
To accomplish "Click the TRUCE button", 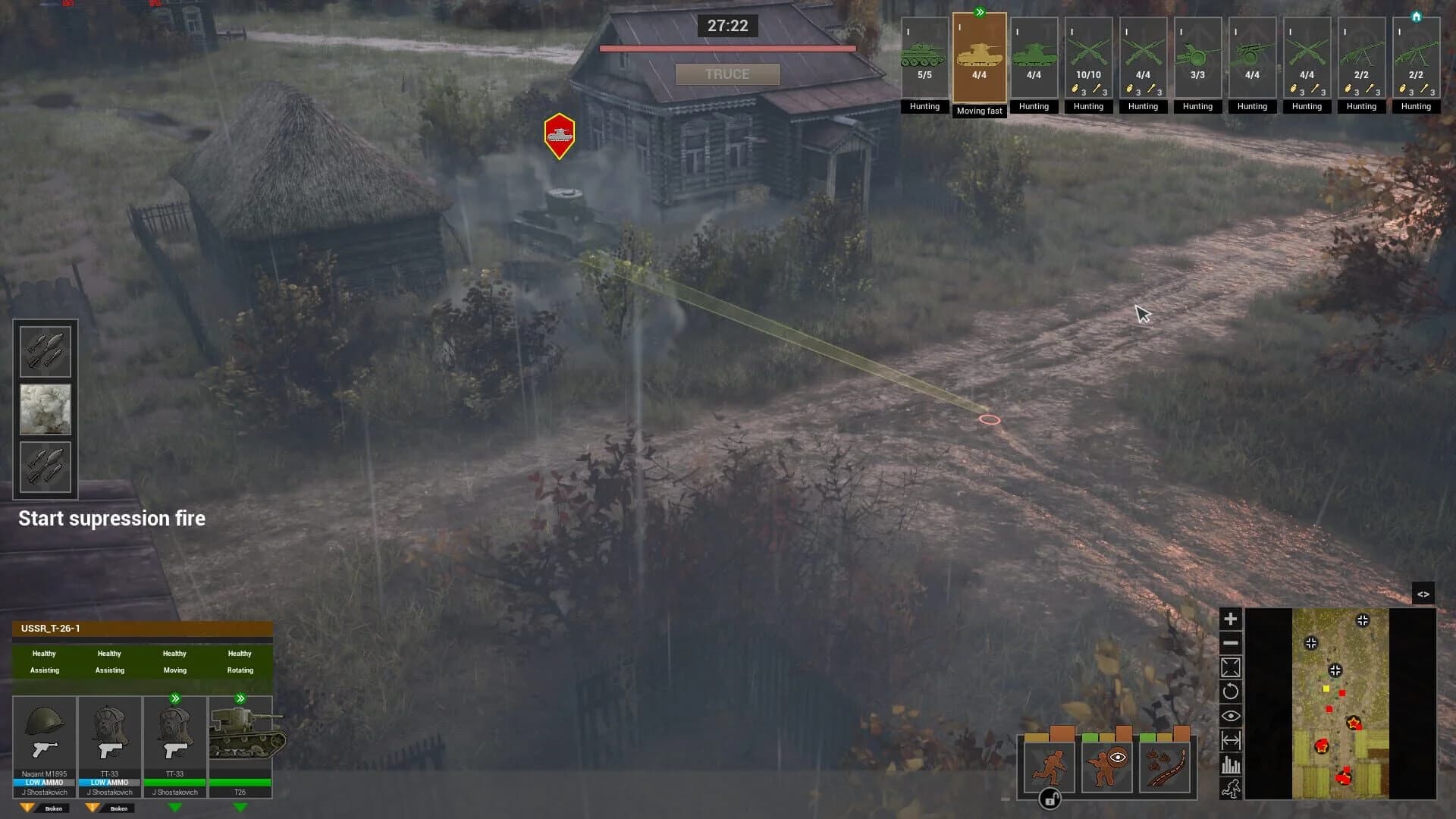I will coord(728,74).
